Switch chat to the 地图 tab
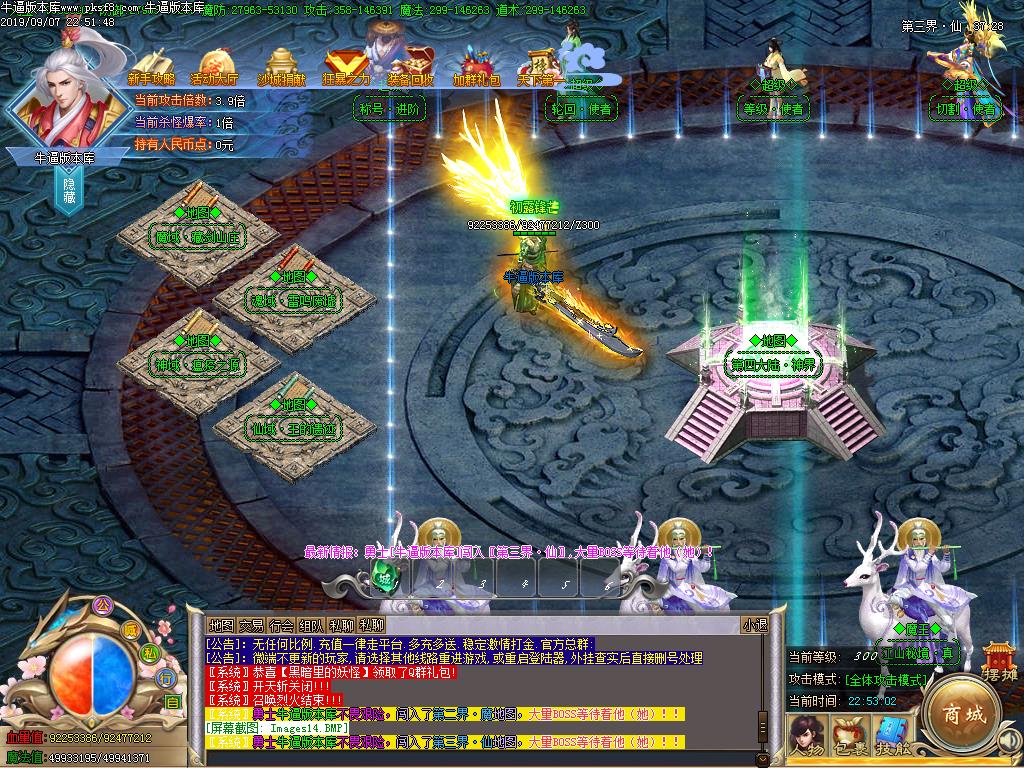The height and width of the screenshot is (768, 1024). [221, 625]
